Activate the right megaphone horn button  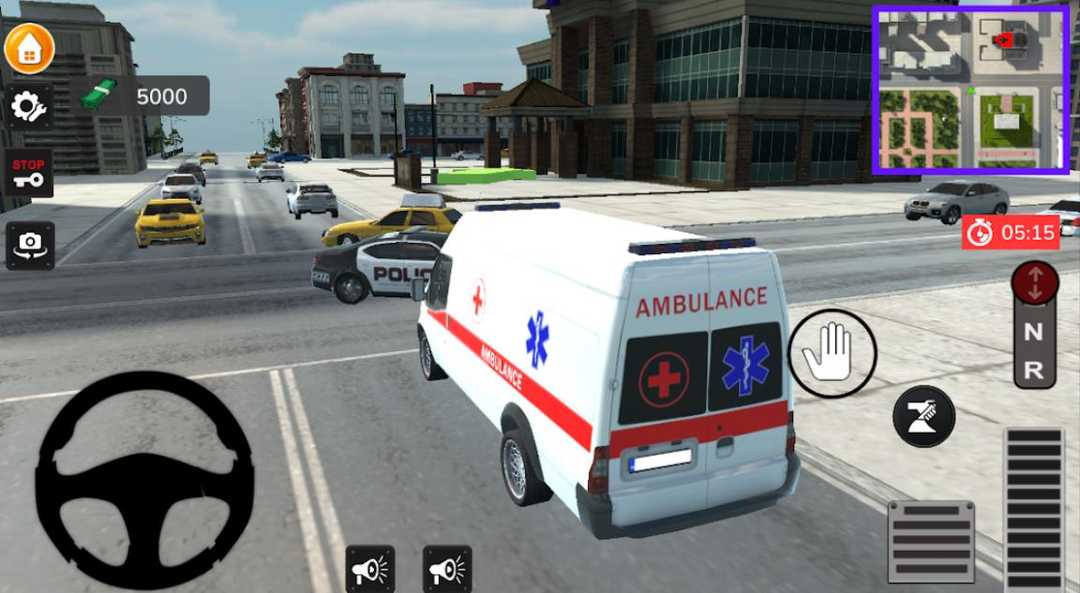tap(447, 569)
